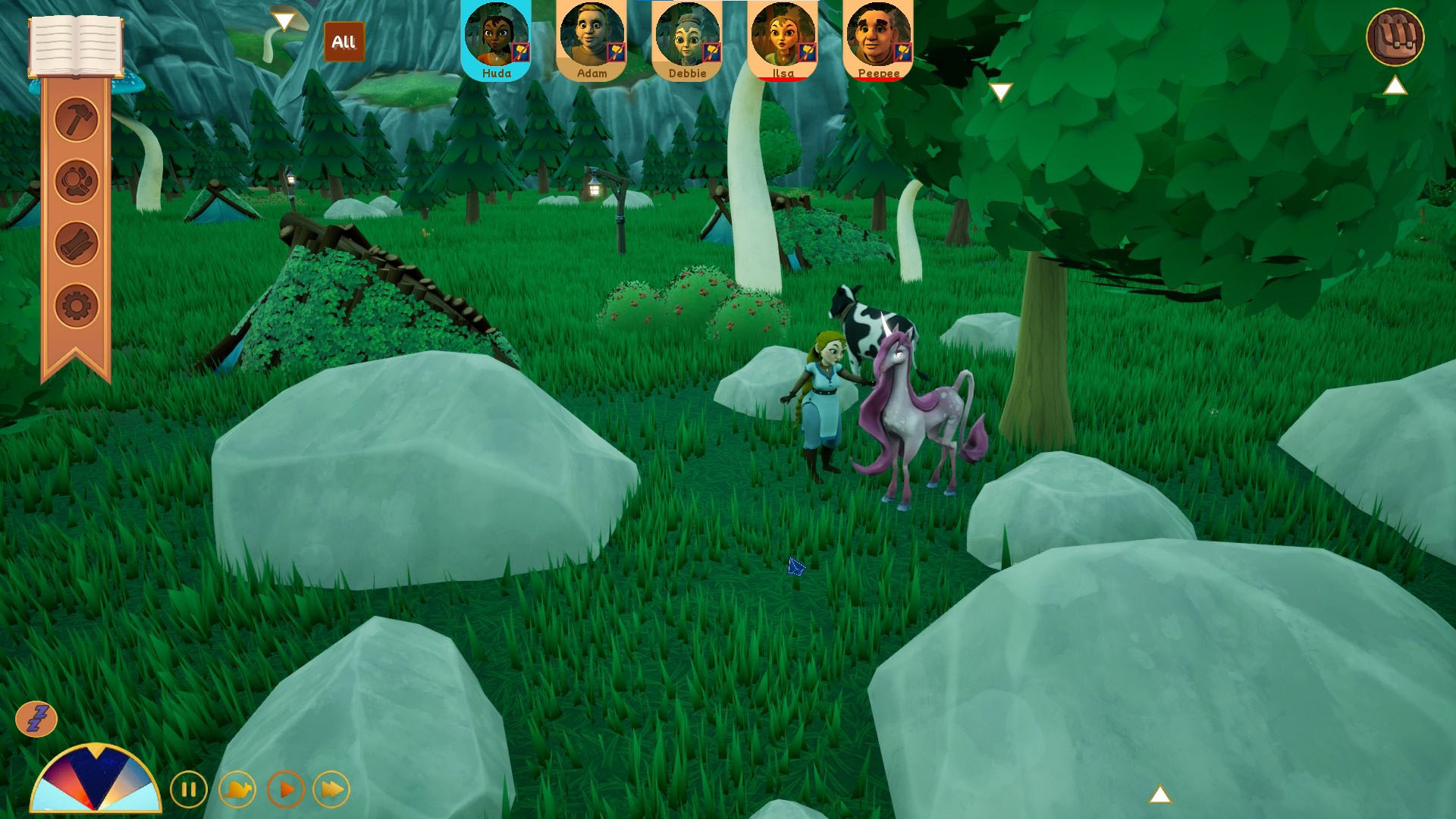Viewport: 1456px width, 819px height.
Task: Select Huda's portrait
Action: 497,39
